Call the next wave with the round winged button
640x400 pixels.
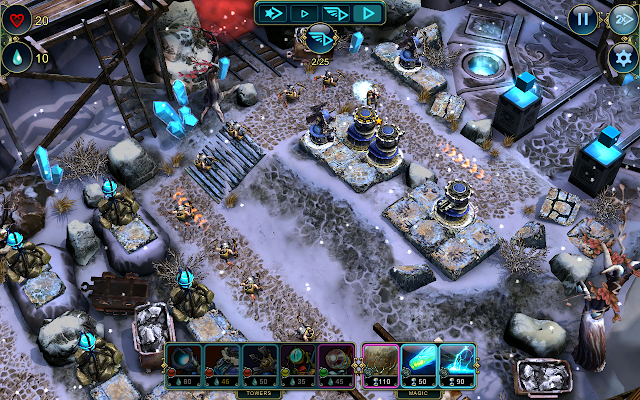(320, 40)
